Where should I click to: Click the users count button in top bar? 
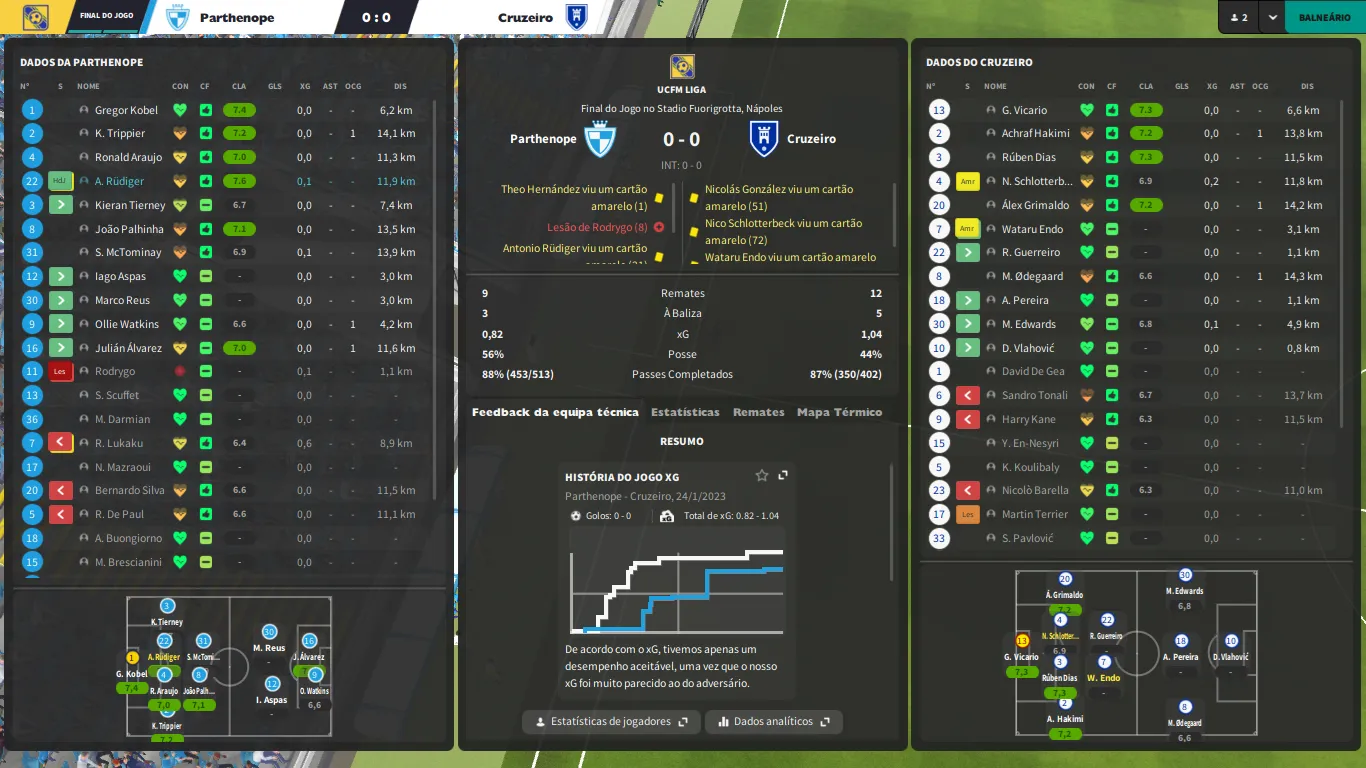click(1238, 17)
